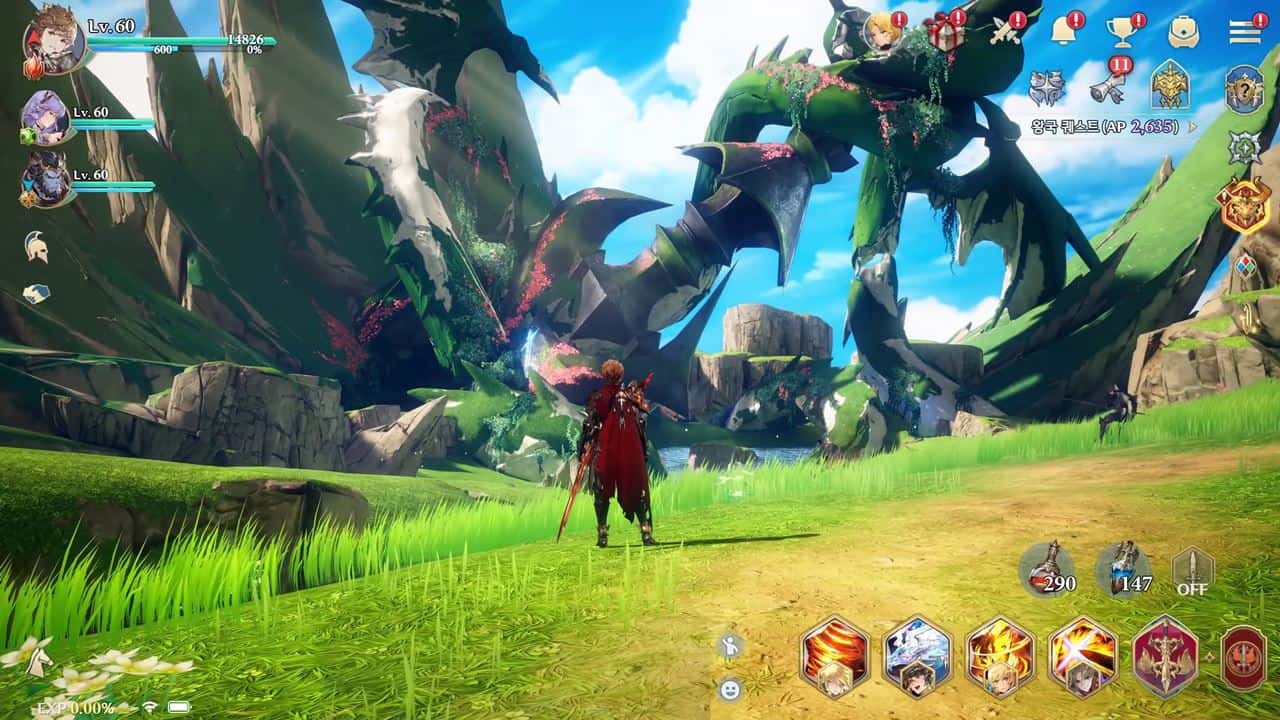Activate the magenta sword link skill
The height and width of the screenshot is (720, 1280).
pos(1163,657)
